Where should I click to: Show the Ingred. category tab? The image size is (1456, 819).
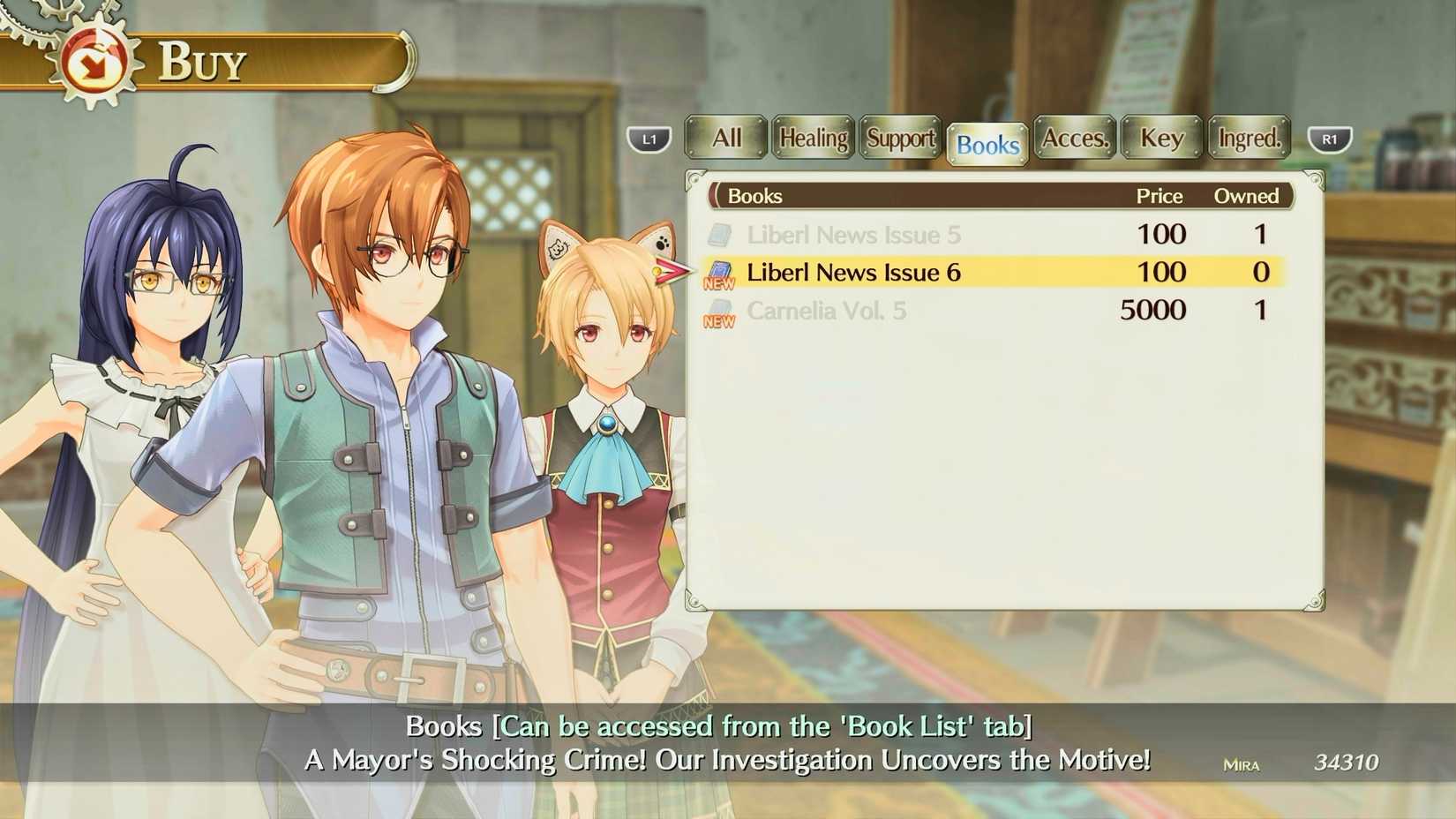coord(1249,138)
